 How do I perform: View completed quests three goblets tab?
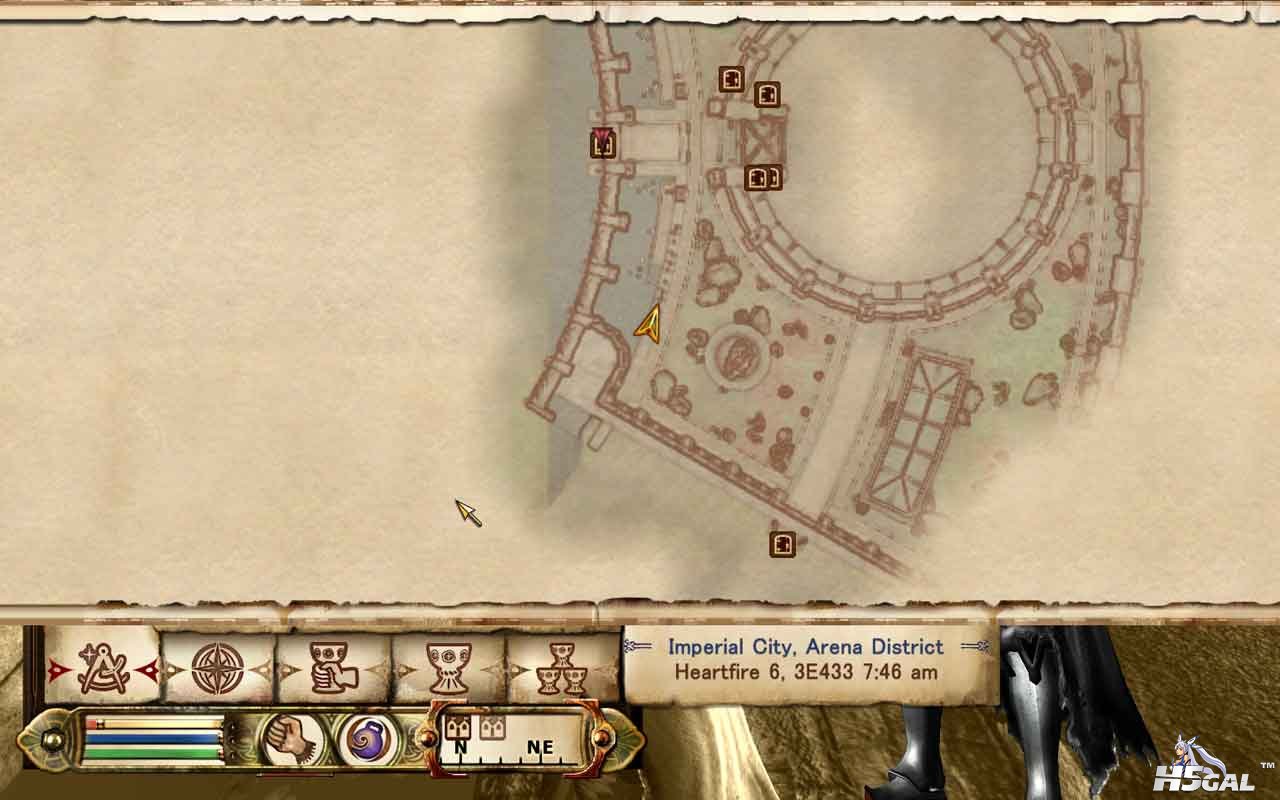coord(562,668)
